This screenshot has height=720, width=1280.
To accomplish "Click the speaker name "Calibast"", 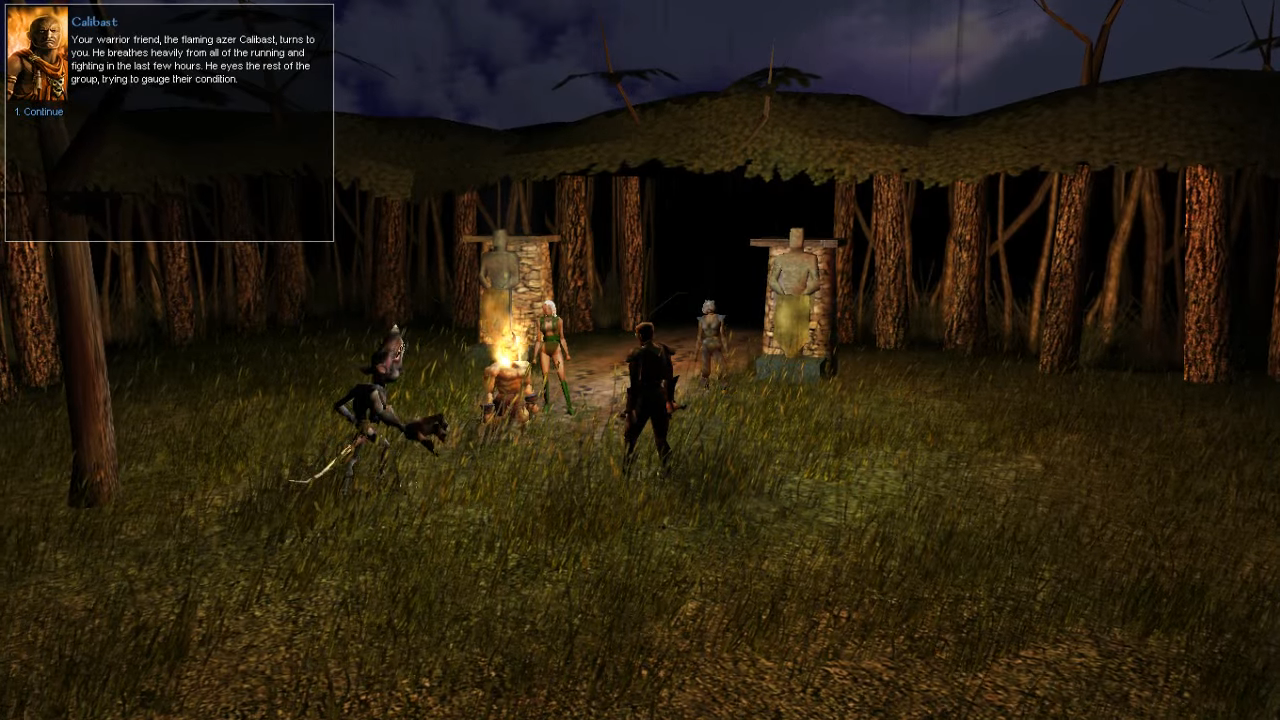I will pyautogui.click(x=93, y=21).
